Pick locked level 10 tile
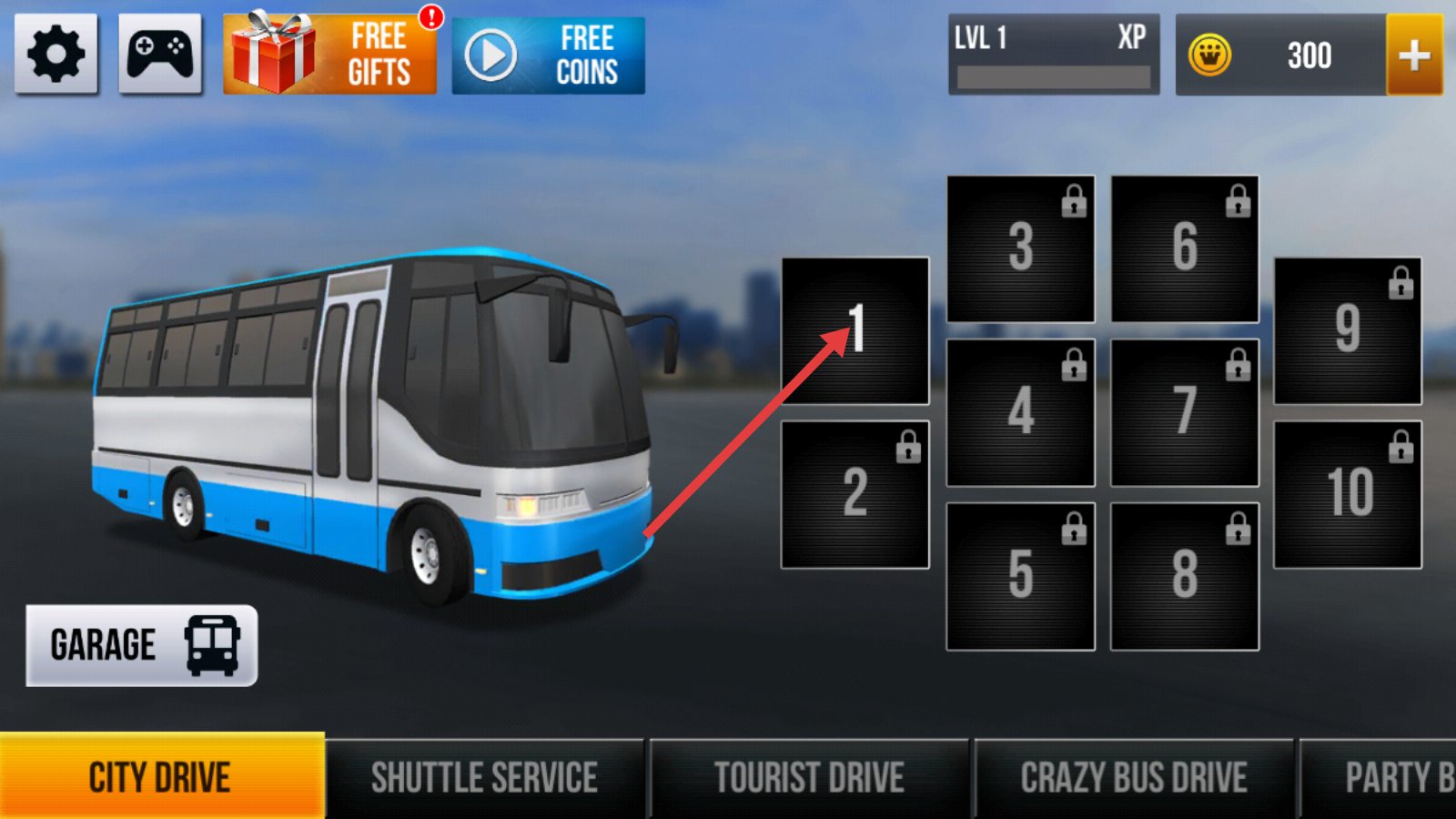 coord(1348,494)
